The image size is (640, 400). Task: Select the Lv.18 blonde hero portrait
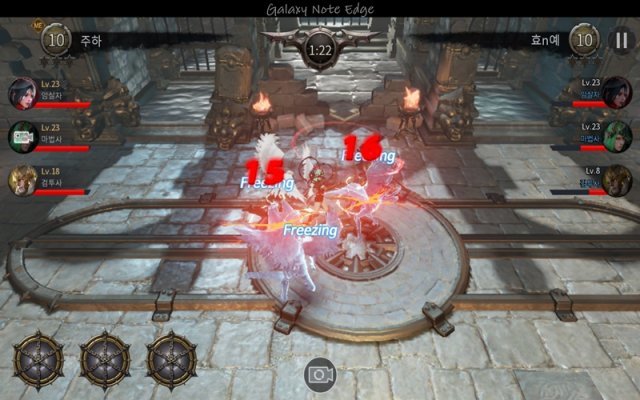[22, 180]
